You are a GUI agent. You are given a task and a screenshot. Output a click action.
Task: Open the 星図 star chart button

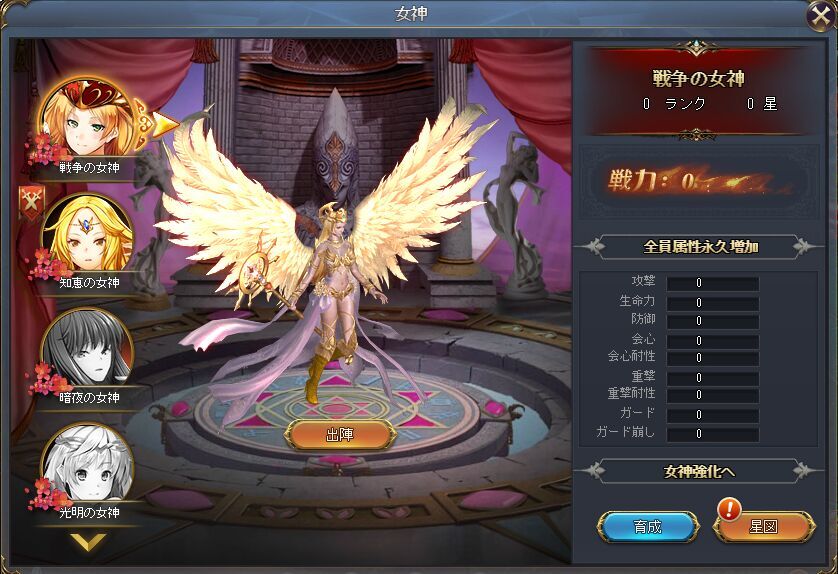tap(763, 526)
